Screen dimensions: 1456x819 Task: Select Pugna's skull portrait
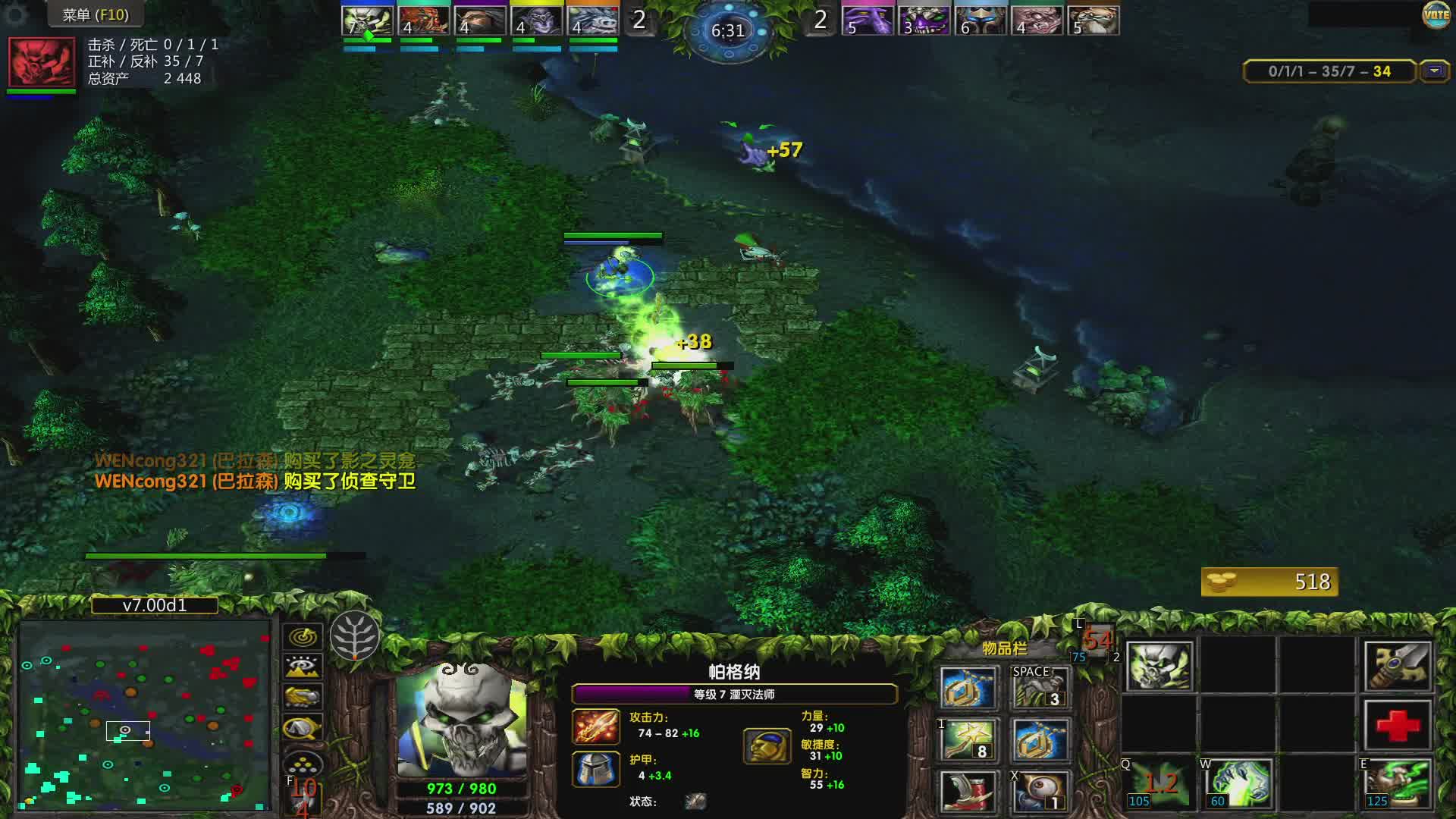click(x=461, y=720)
